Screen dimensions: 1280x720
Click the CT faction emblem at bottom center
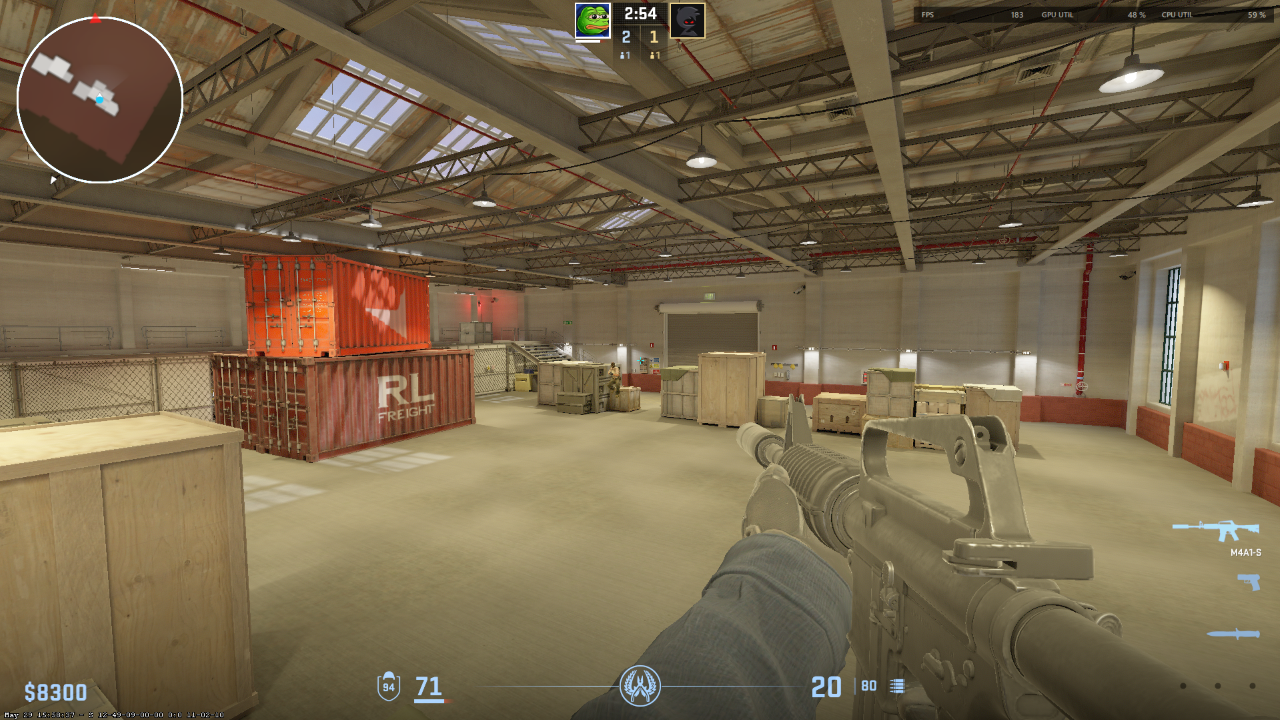pos(640,686)
